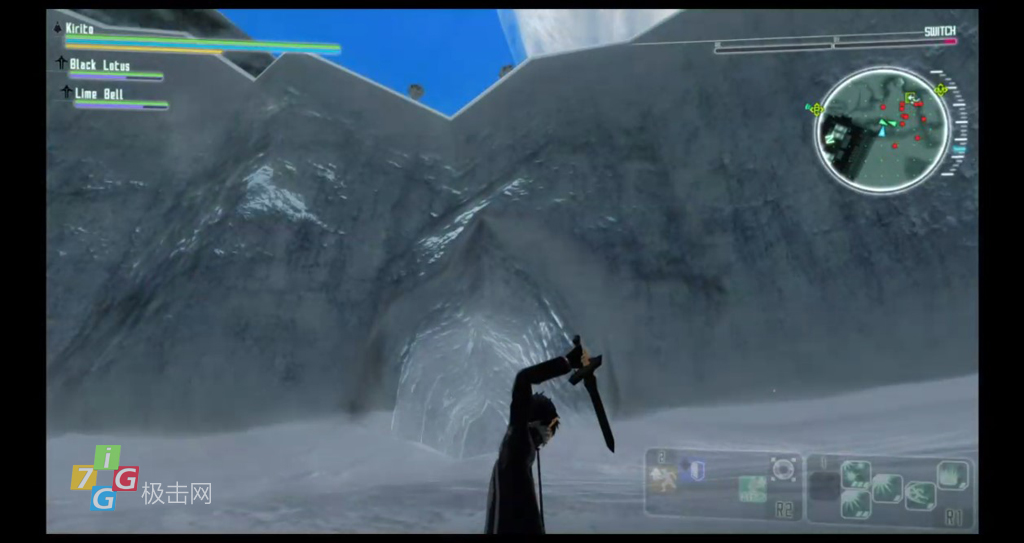Activate the running figure skill icon
This screenshot has height=543, width=1024.
(661, 480)
